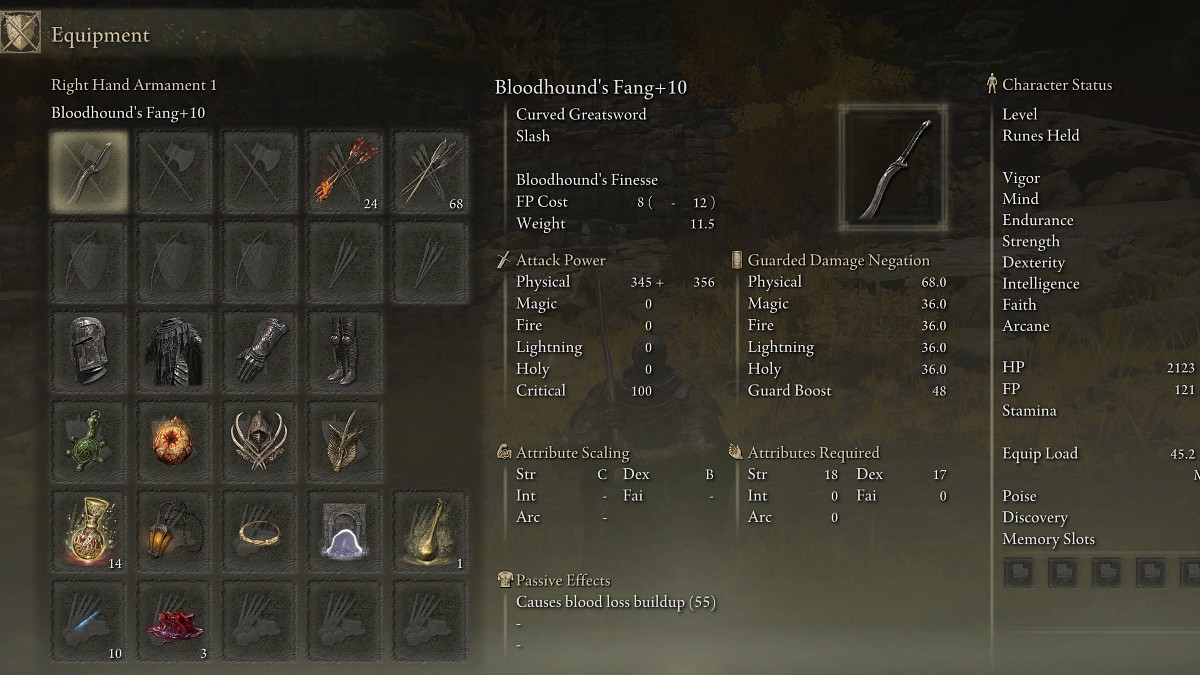Choose the orange eye soreseal talisman
1200x675 pixels.
174,441
